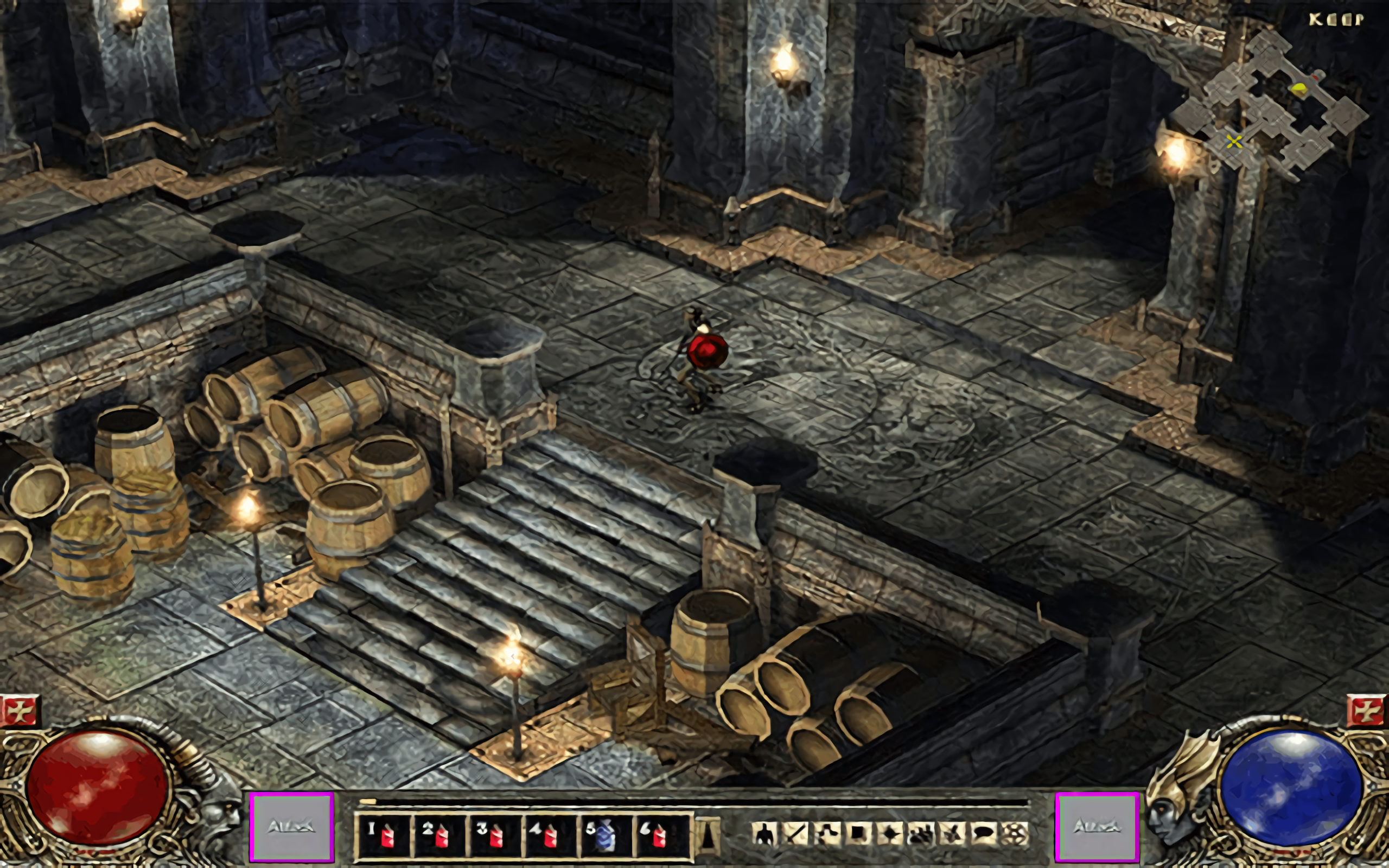
Task: Select the left Attack skill button
Action: (291, 827)
